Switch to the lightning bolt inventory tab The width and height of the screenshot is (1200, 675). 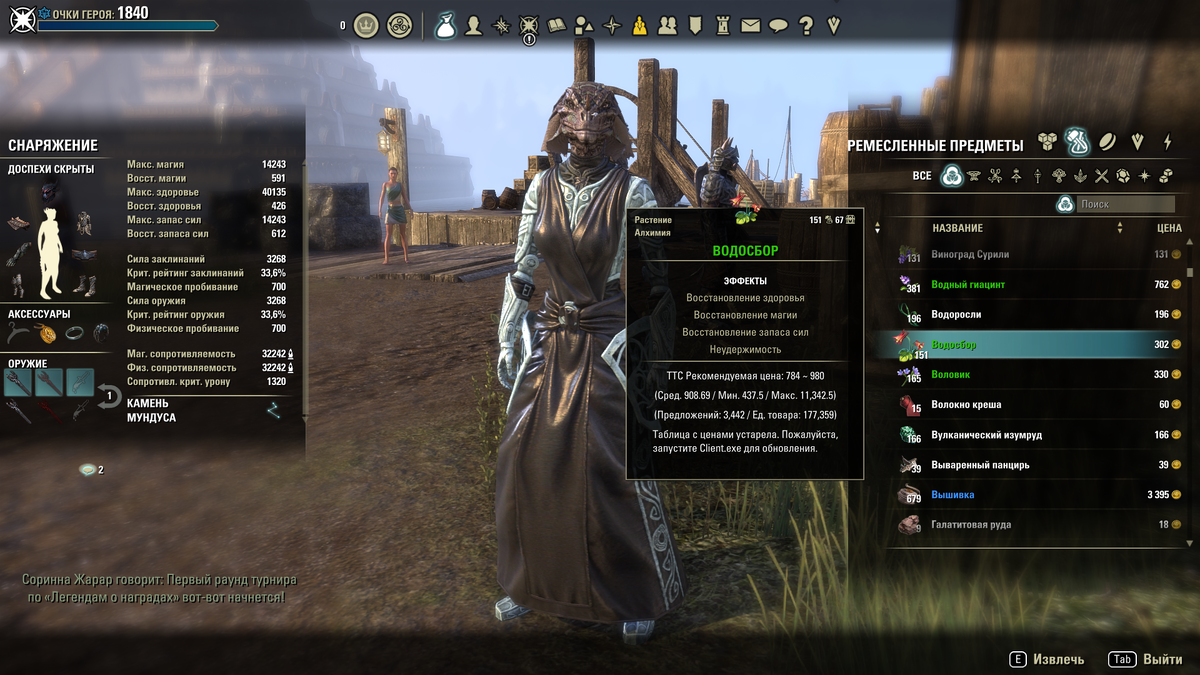(x=1167, y=143)
